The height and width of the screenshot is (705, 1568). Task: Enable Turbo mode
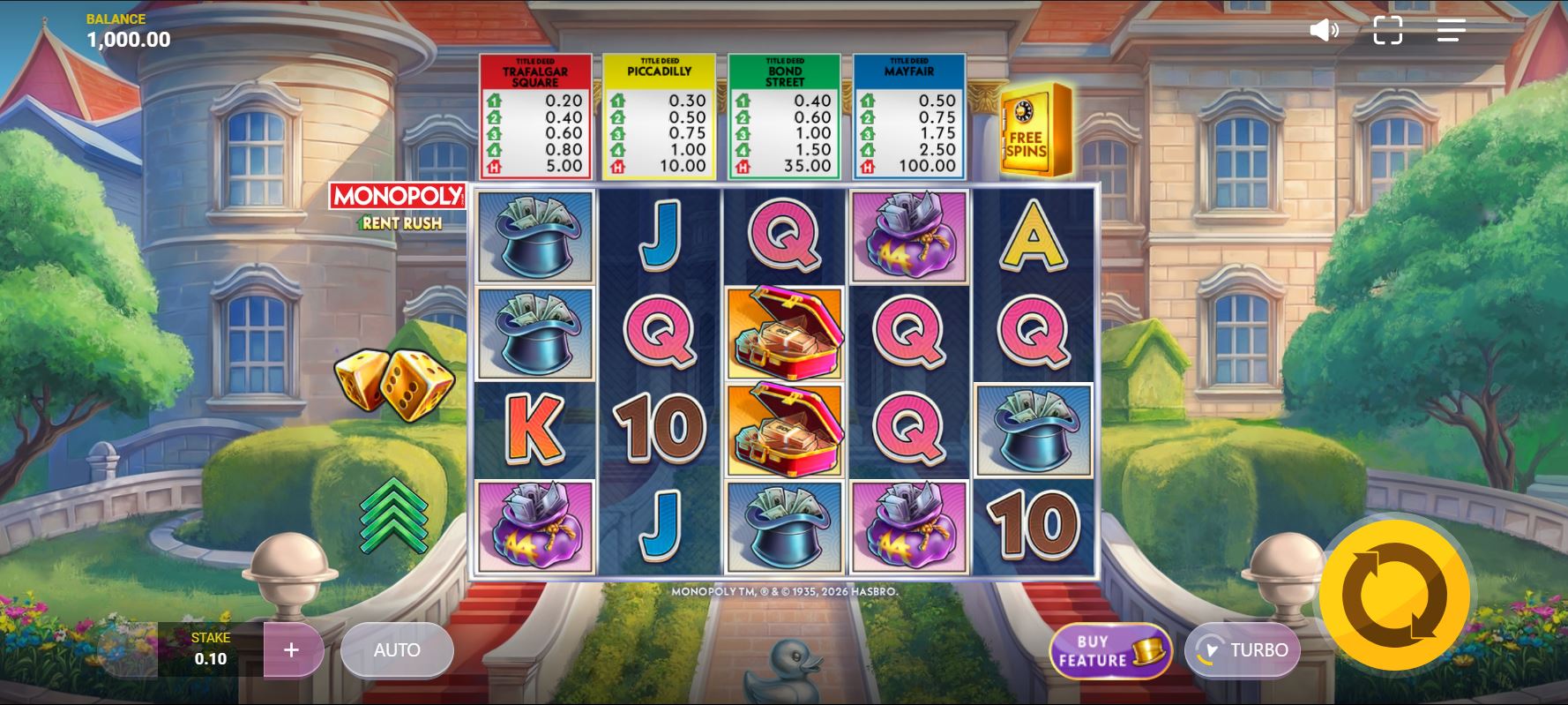coord(1243,650)
